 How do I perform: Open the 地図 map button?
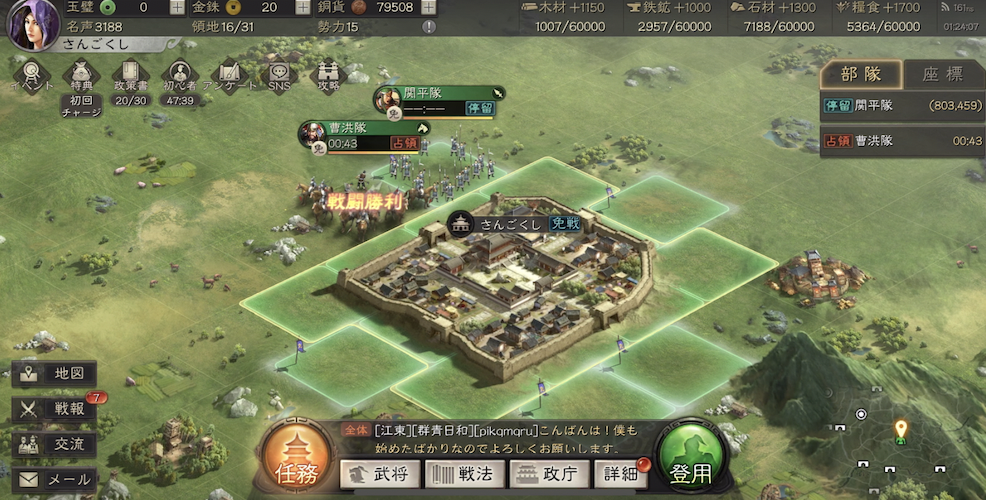tap(55, 374)
